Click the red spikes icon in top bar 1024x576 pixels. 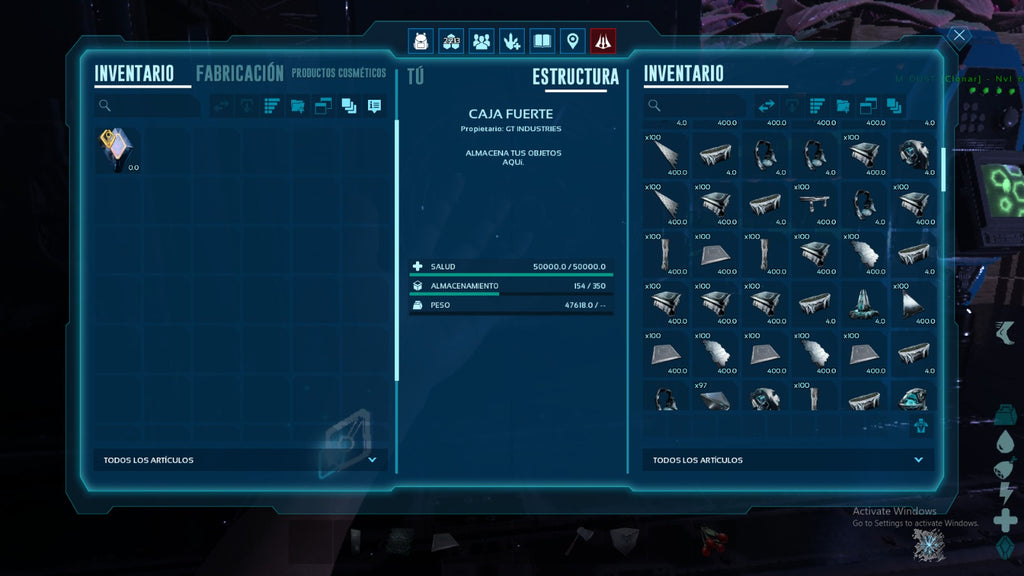coord(603,41)
